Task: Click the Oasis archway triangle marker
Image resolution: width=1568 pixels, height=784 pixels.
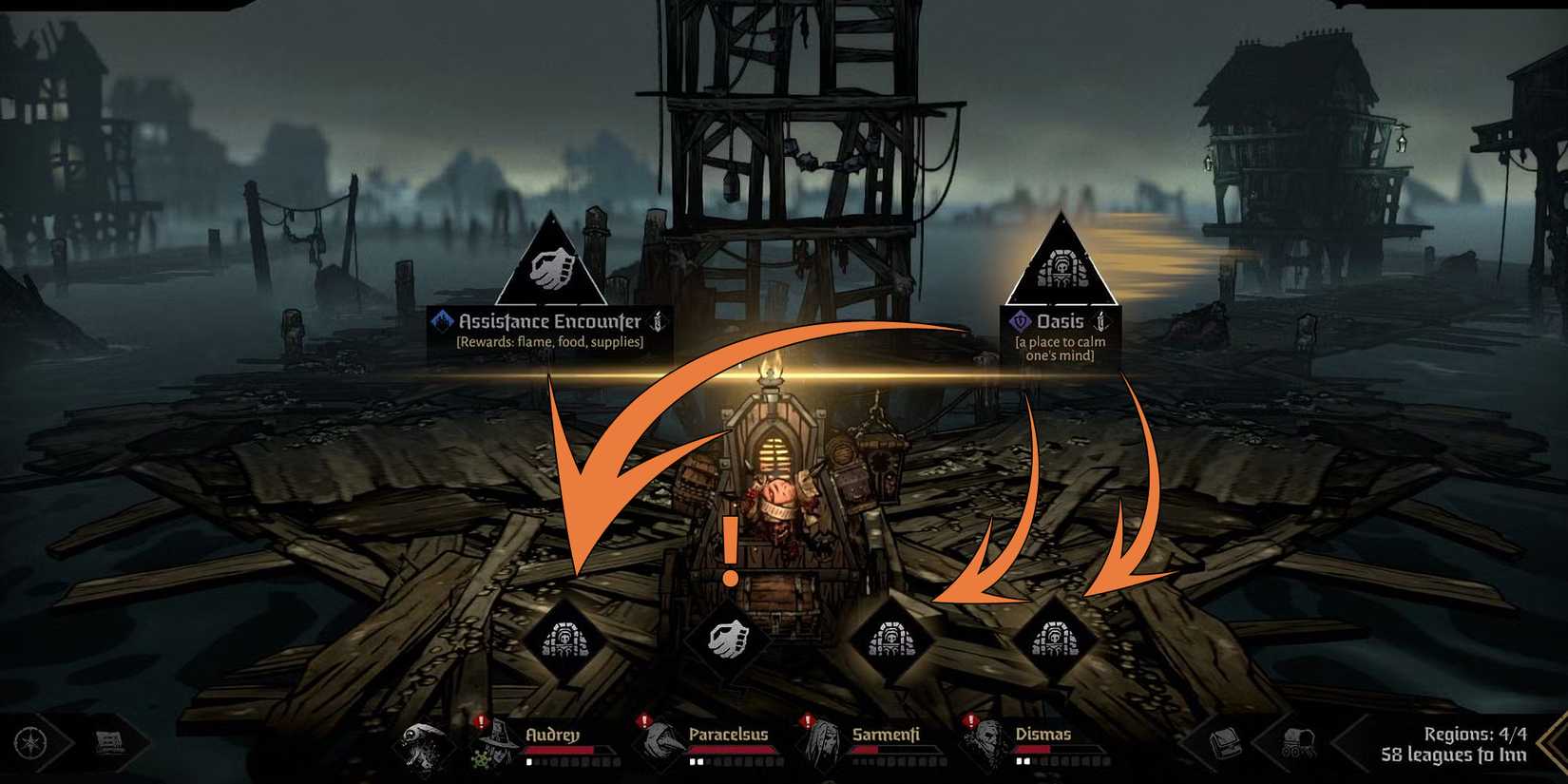Action: 1064,264
